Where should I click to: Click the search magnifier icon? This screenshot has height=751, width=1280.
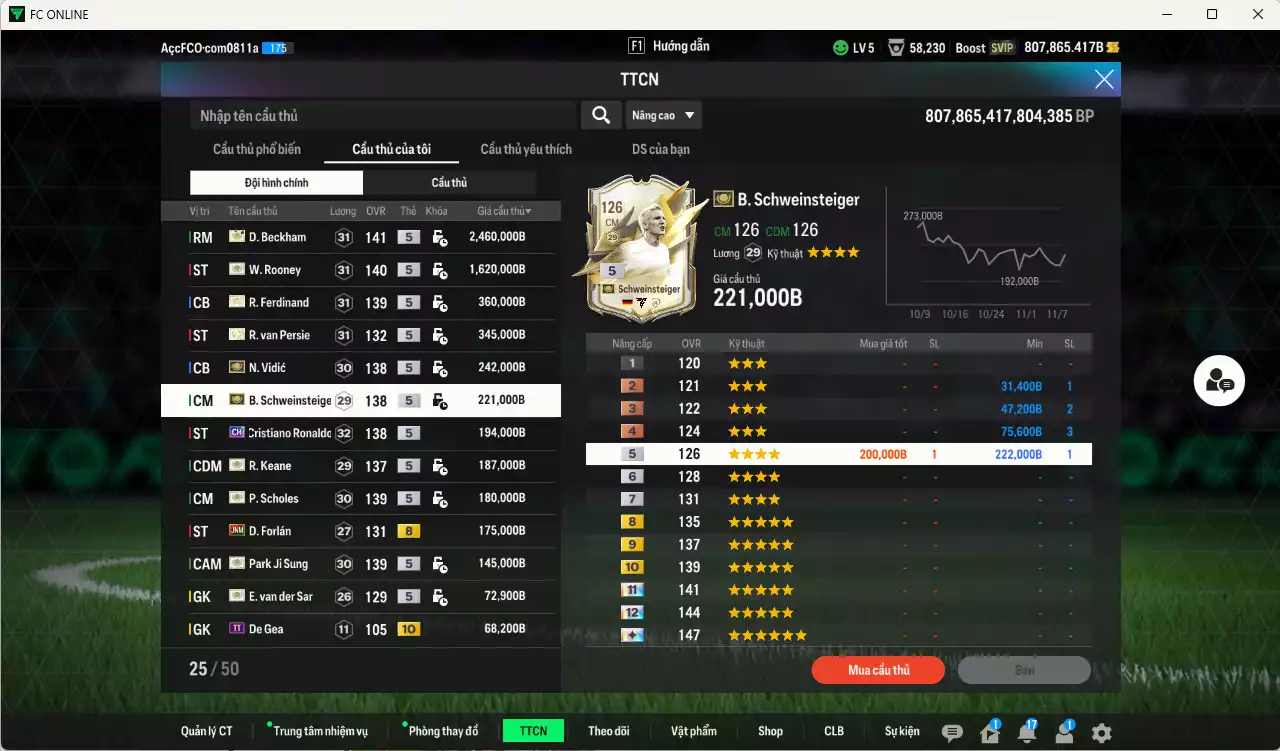coord(600,115)
